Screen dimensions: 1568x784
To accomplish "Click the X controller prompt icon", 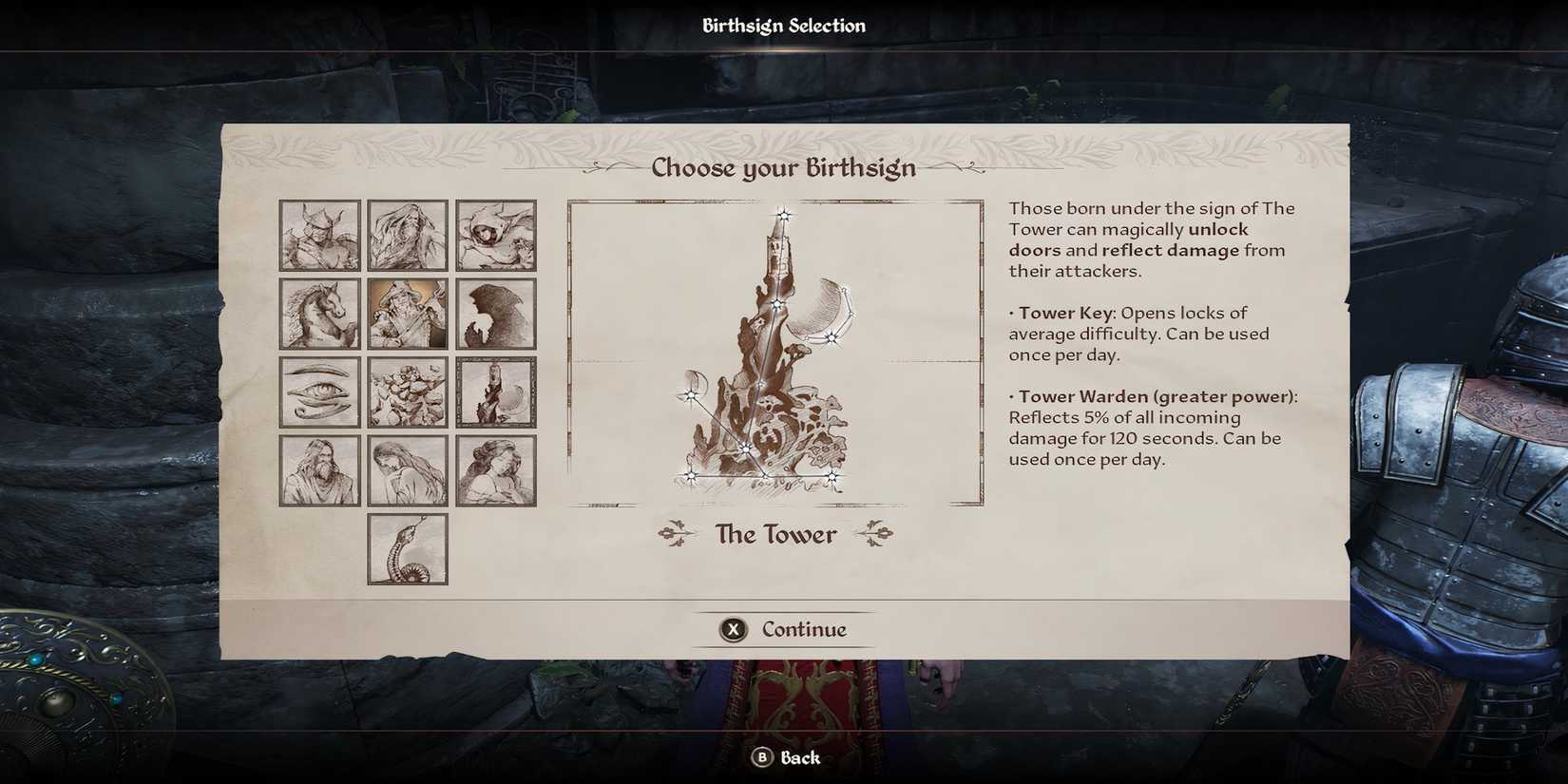I will (x=732, y=629).
